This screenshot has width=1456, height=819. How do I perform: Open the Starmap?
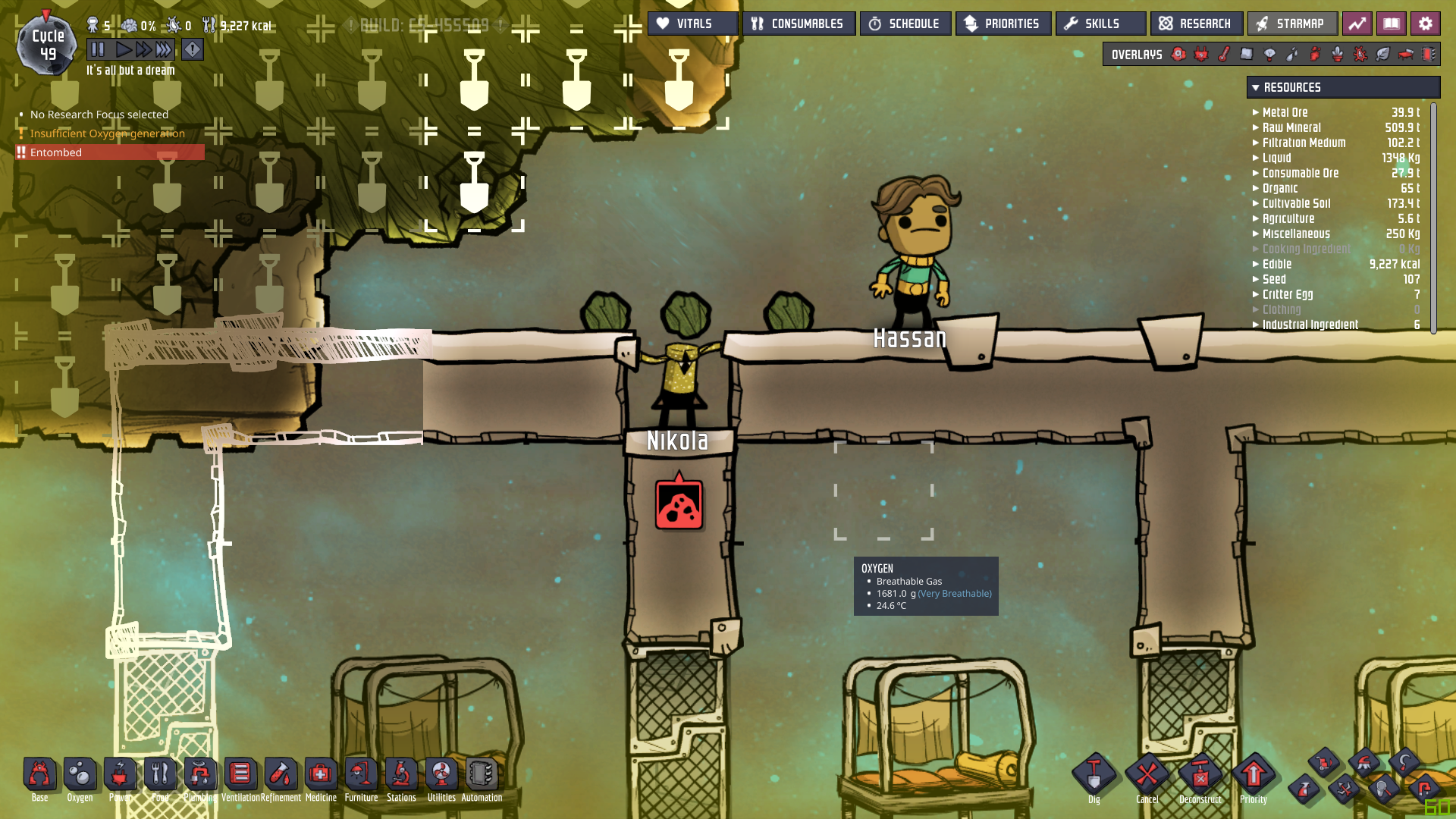[1291, 24]
